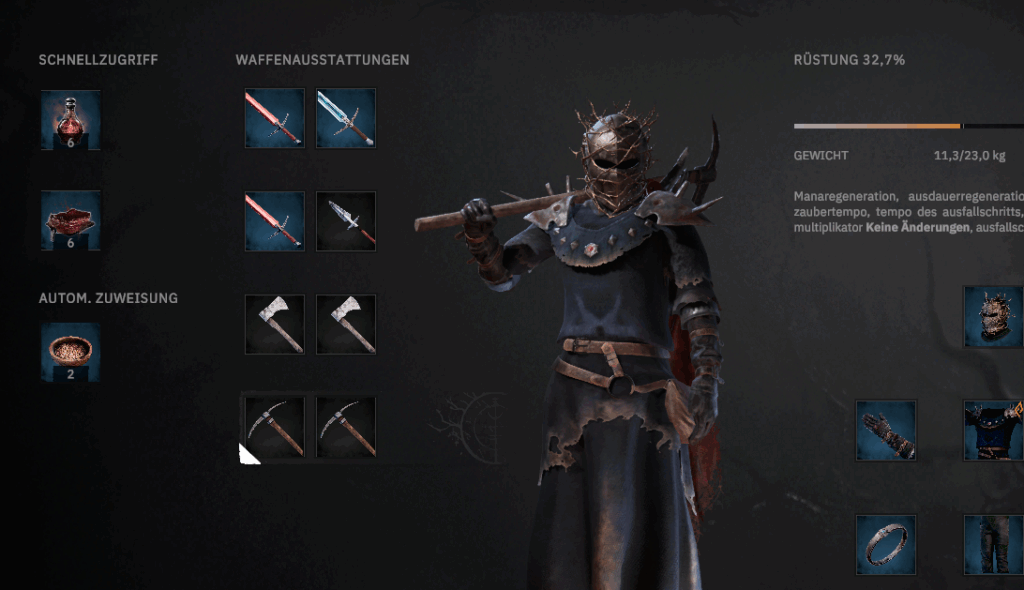The height and width of the screenshot is (590, 1024).
Task: Select the red item below the potion
Action: tap(70, 220)
